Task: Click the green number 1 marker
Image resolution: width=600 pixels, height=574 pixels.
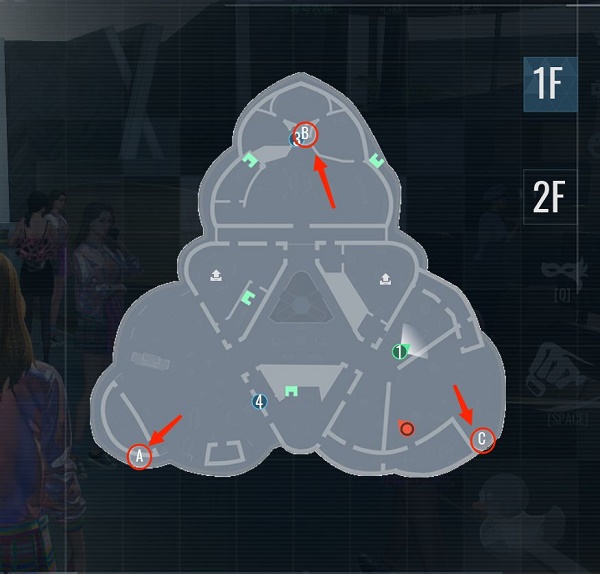Action: tap(399, 351)
